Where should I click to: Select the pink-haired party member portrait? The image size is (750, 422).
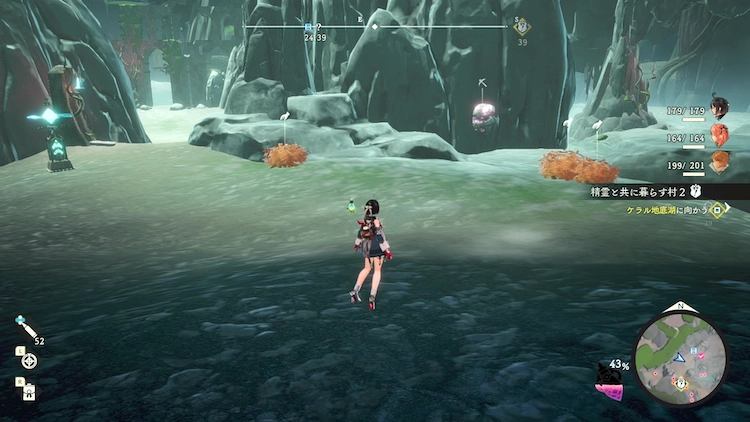pos(718,135)
